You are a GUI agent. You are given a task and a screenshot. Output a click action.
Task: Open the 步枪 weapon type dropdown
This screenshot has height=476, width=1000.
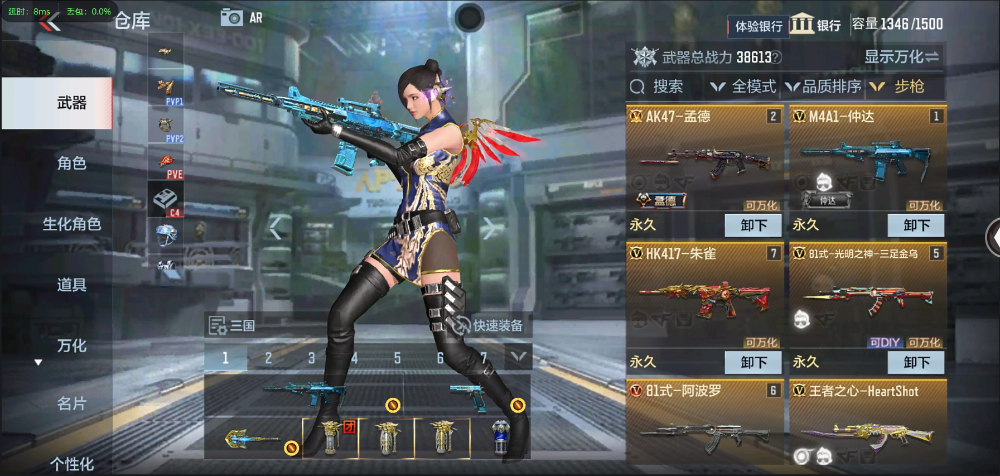[900, 87]
